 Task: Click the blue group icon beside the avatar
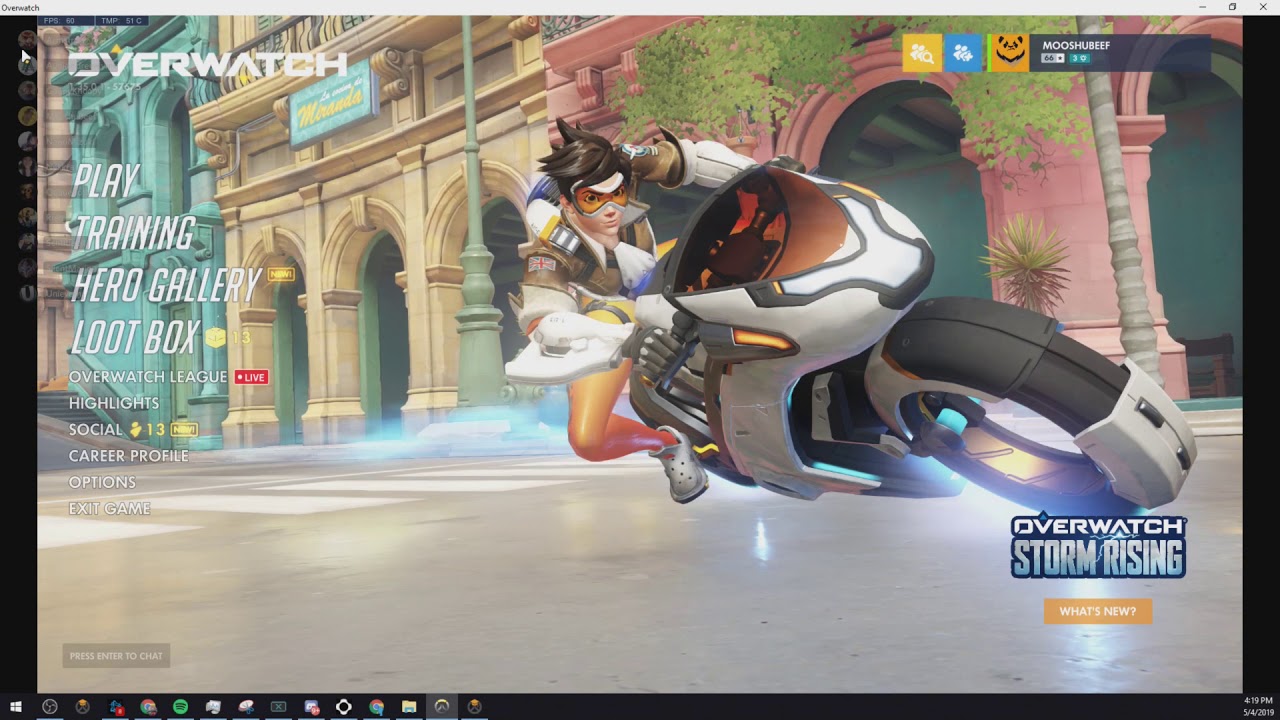point(964,53)
